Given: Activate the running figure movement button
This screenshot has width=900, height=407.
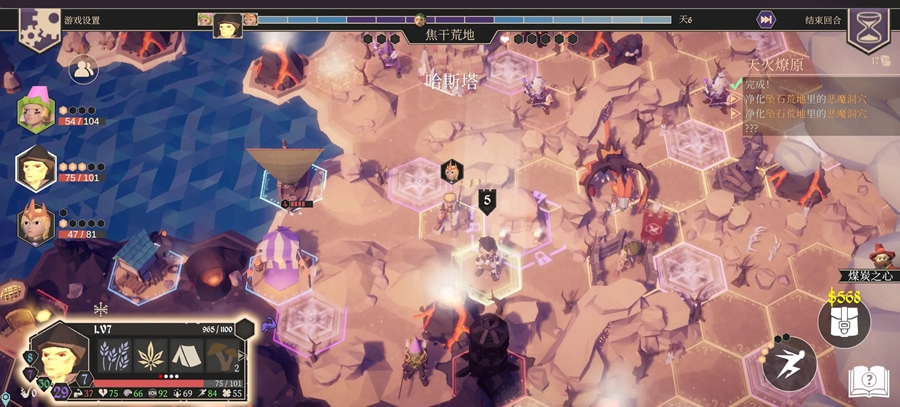Looking at the screenshot, I should coord(789,363).
